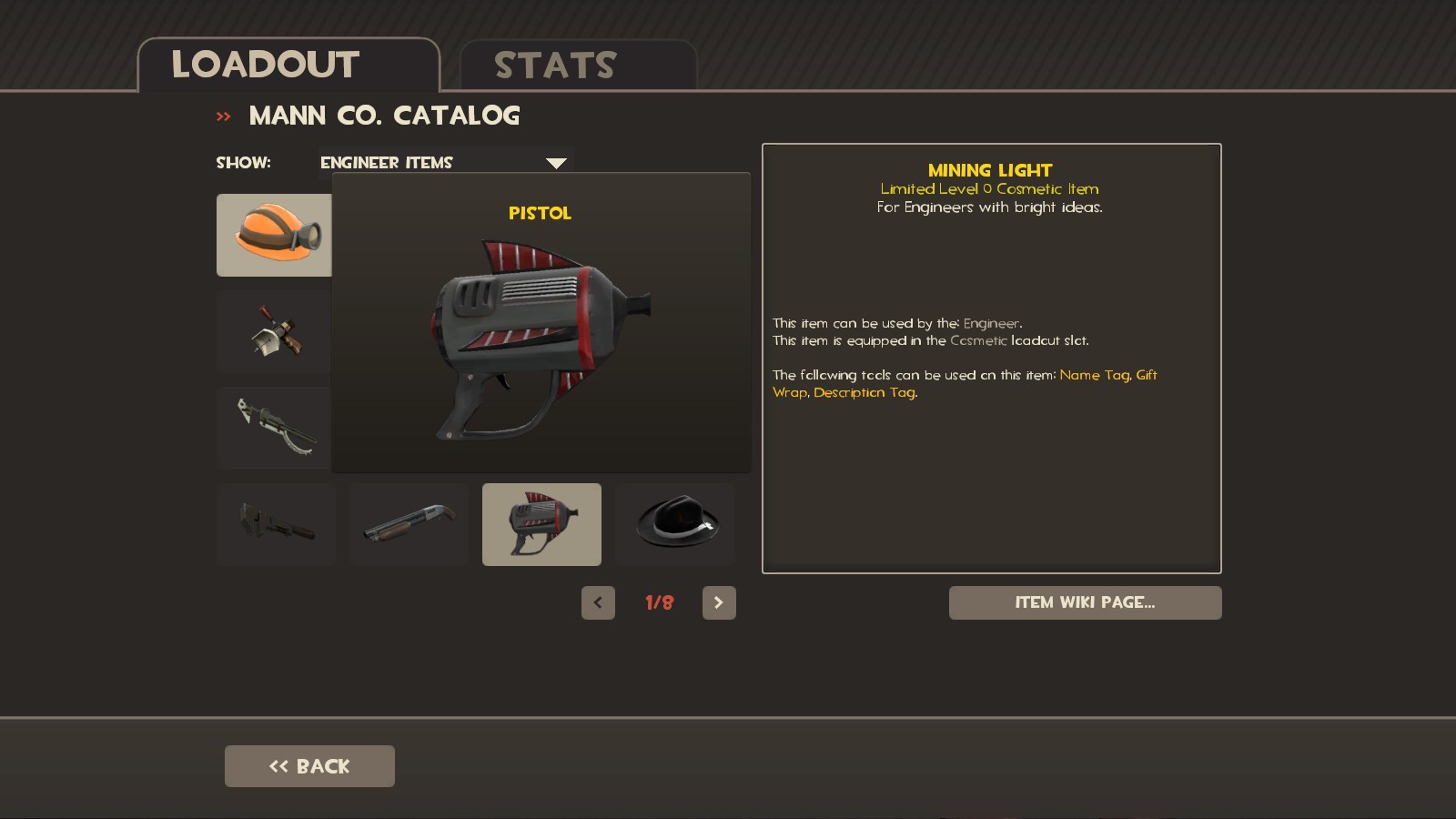Viewport: 1456px width, 819px height.
Task: Select the Mining Light helmet item
Action: (x=273, y=235)
